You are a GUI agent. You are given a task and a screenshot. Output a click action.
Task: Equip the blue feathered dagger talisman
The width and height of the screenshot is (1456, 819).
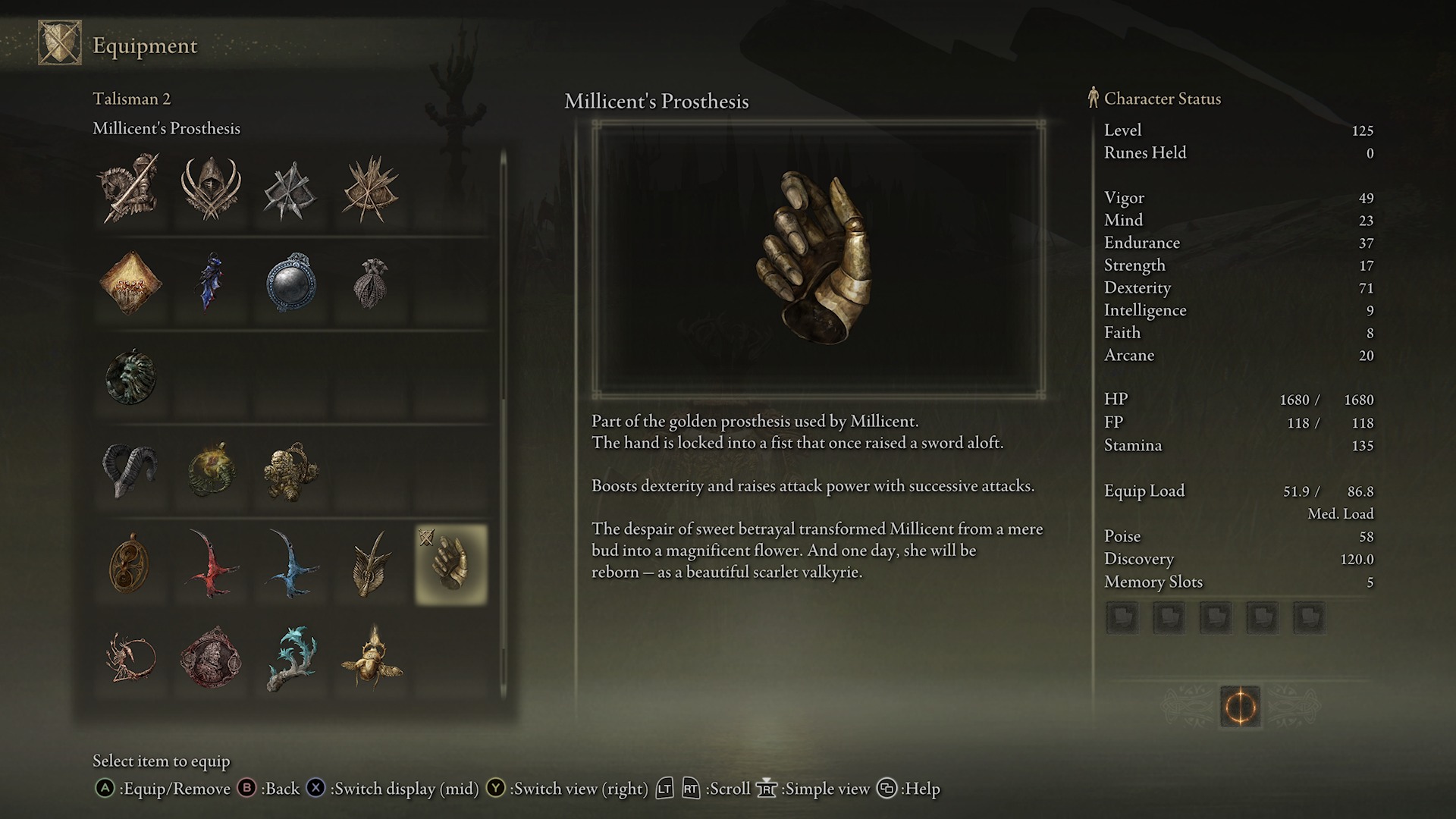(209, 282)
